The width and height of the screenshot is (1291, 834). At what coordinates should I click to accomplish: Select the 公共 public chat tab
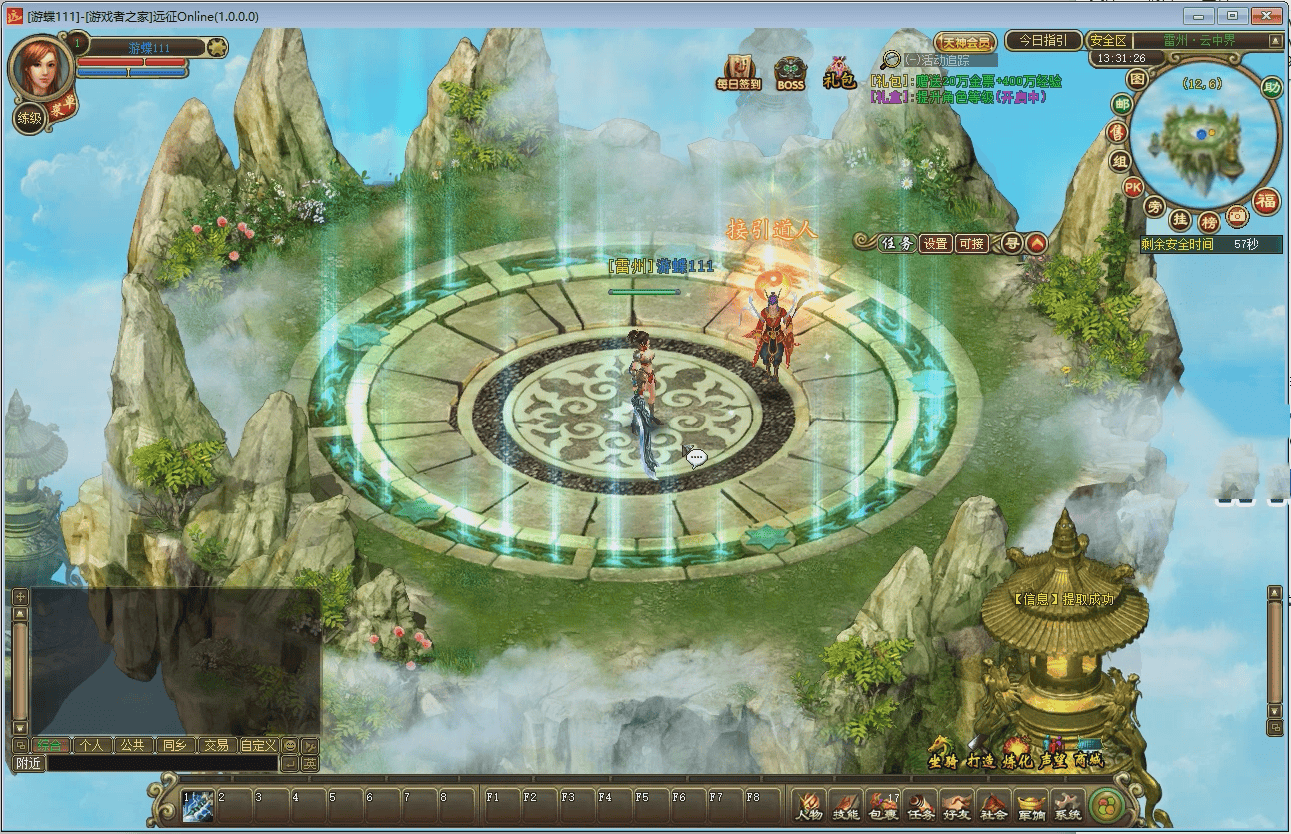pyautogui.click(x=131, y=744)
